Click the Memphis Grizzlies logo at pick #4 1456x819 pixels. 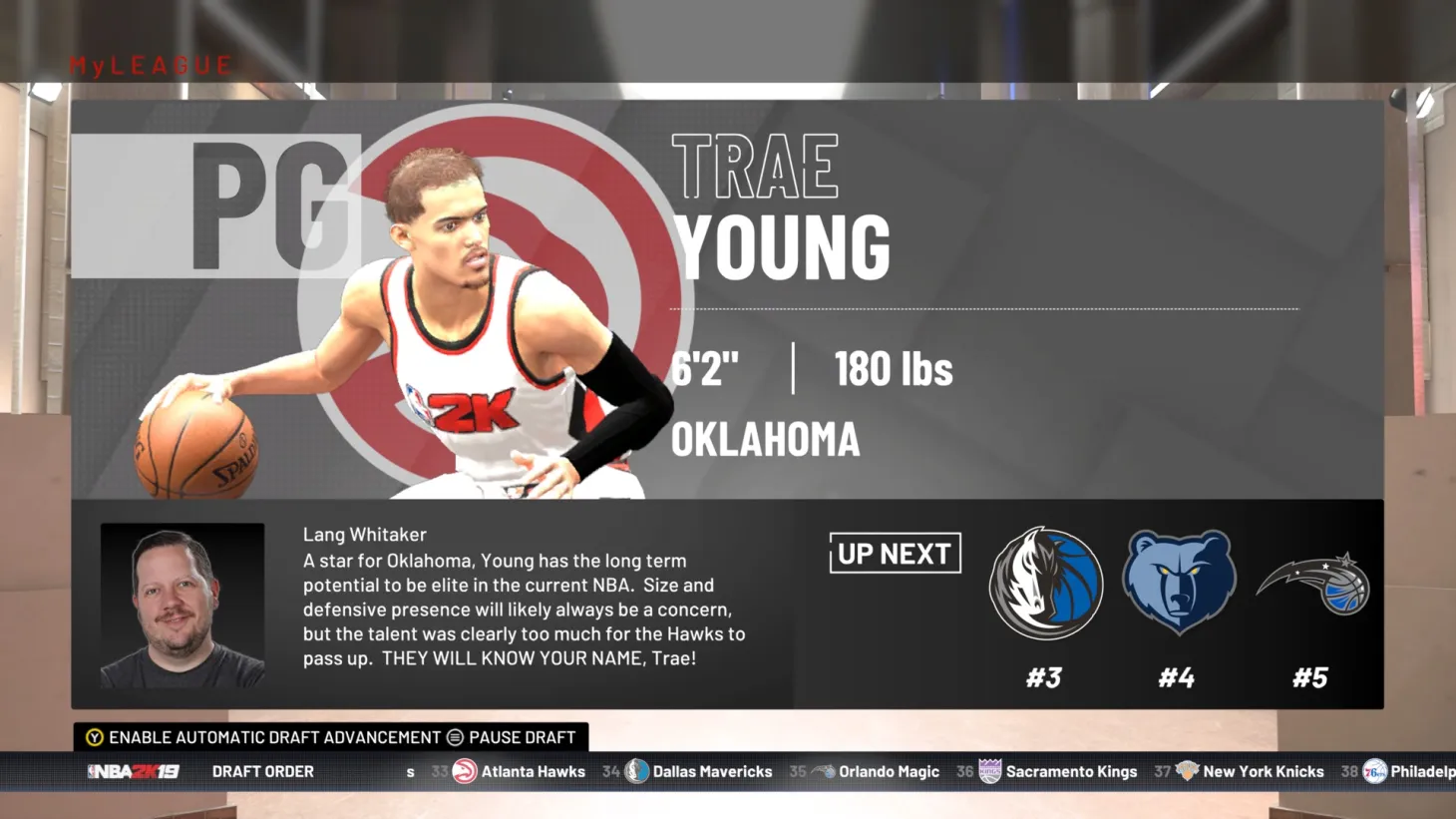[x=1179, y=584]
